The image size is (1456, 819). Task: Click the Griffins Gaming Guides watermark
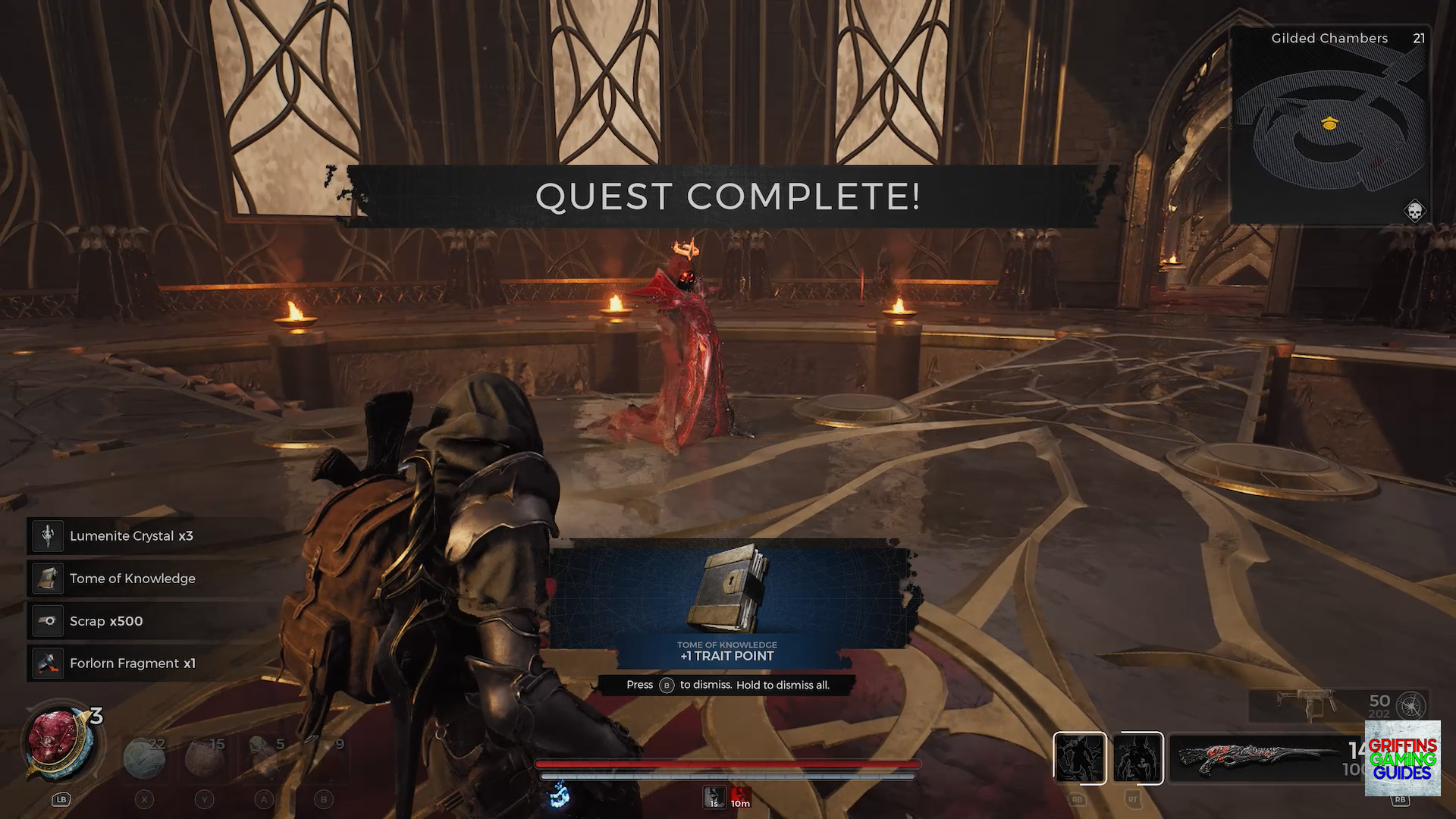click(x=1402, y=758)
